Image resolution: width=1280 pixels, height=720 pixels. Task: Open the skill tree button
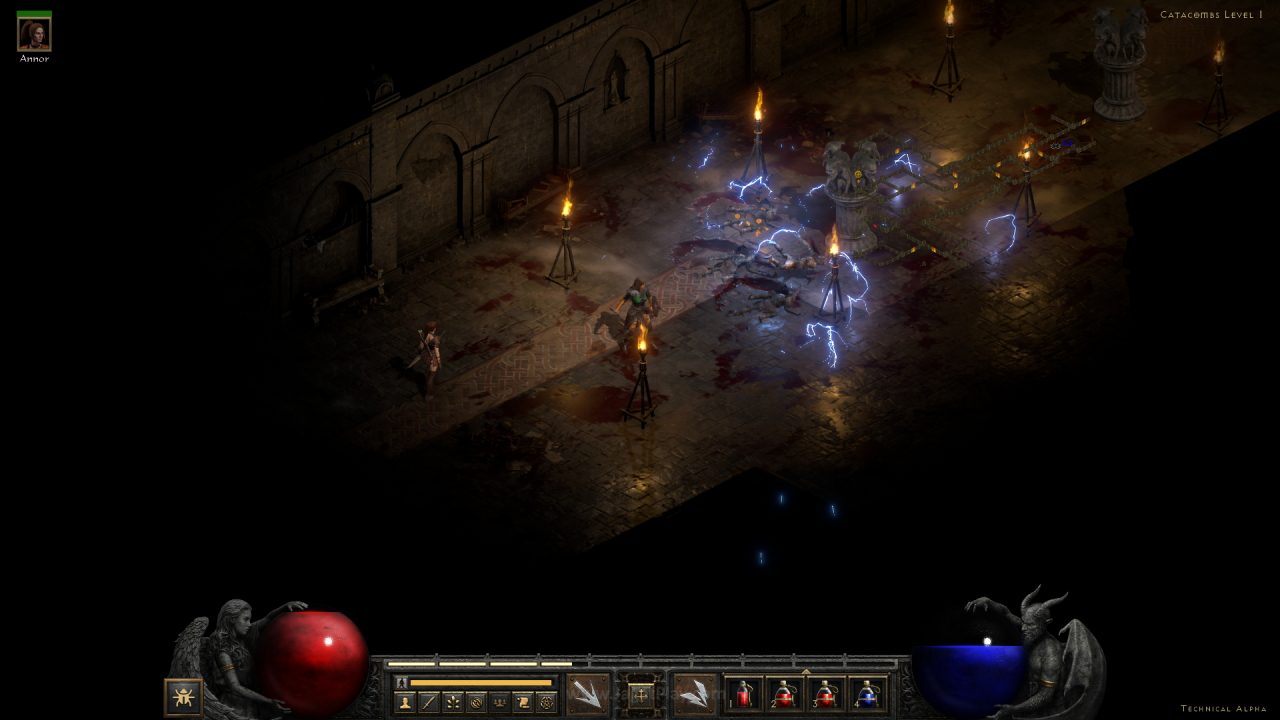(452, 702)
